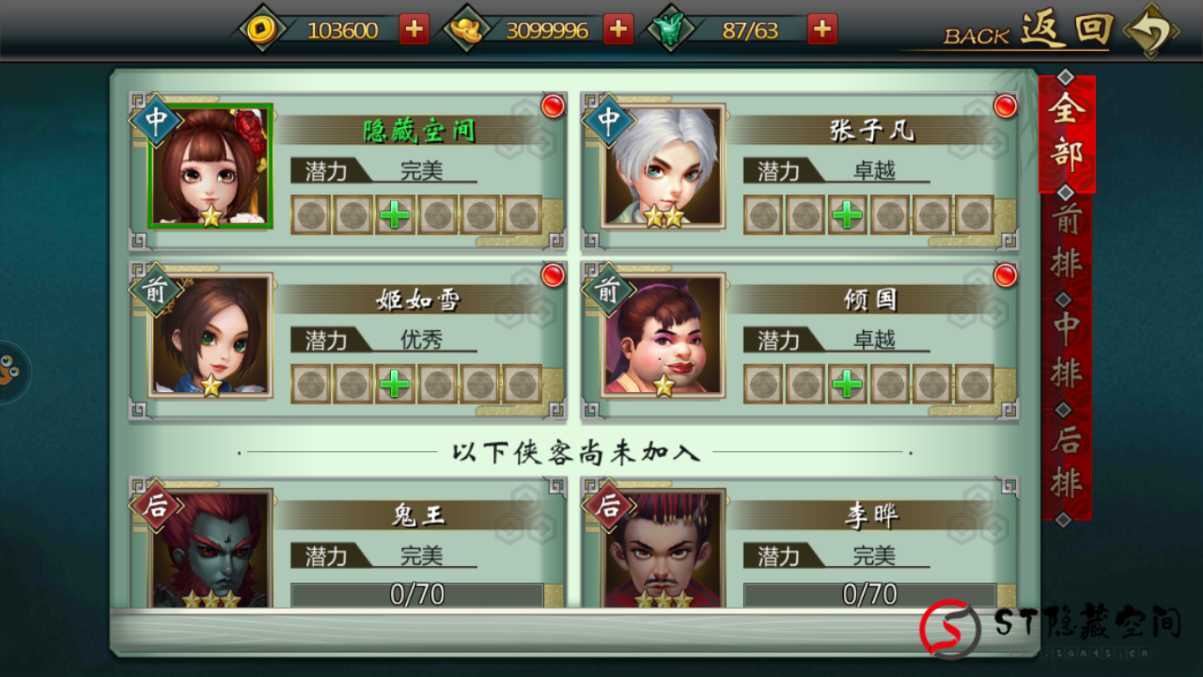Switch to the 后排 back row tab
Viewport: 1203px width, 677px height.
point(1066,463)
